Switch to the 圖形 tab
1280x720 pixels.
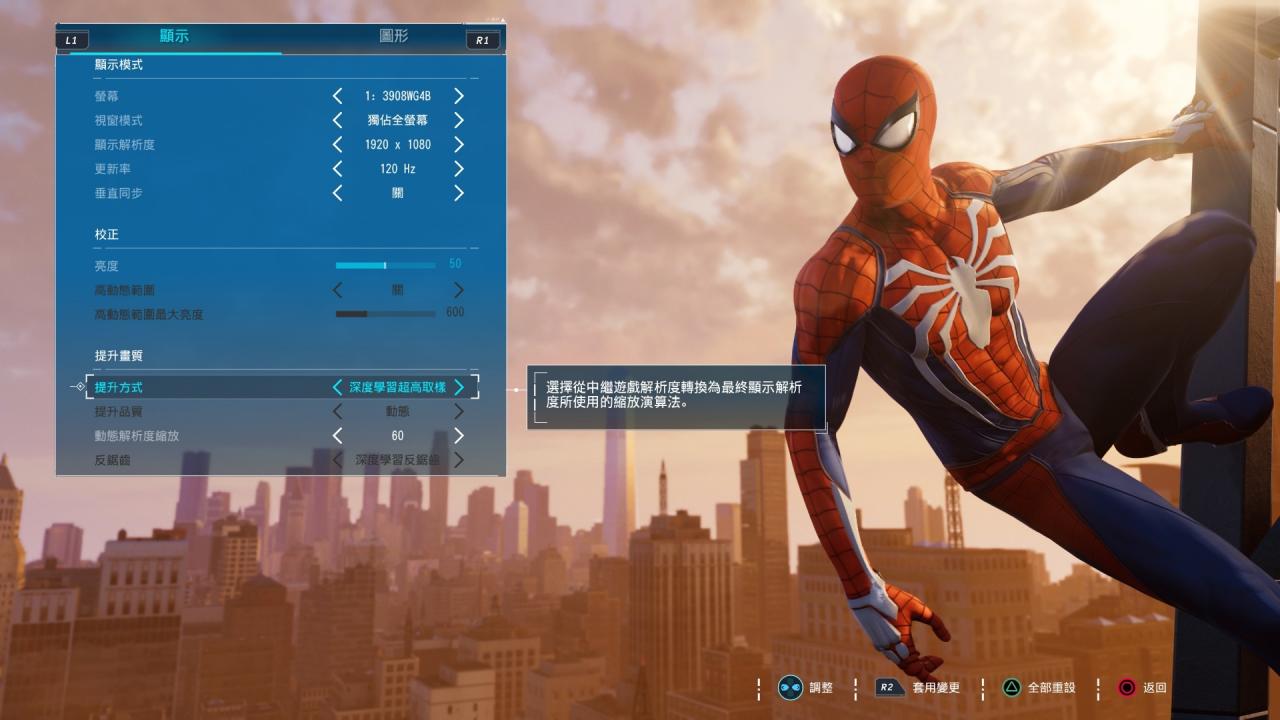(393, 36)
